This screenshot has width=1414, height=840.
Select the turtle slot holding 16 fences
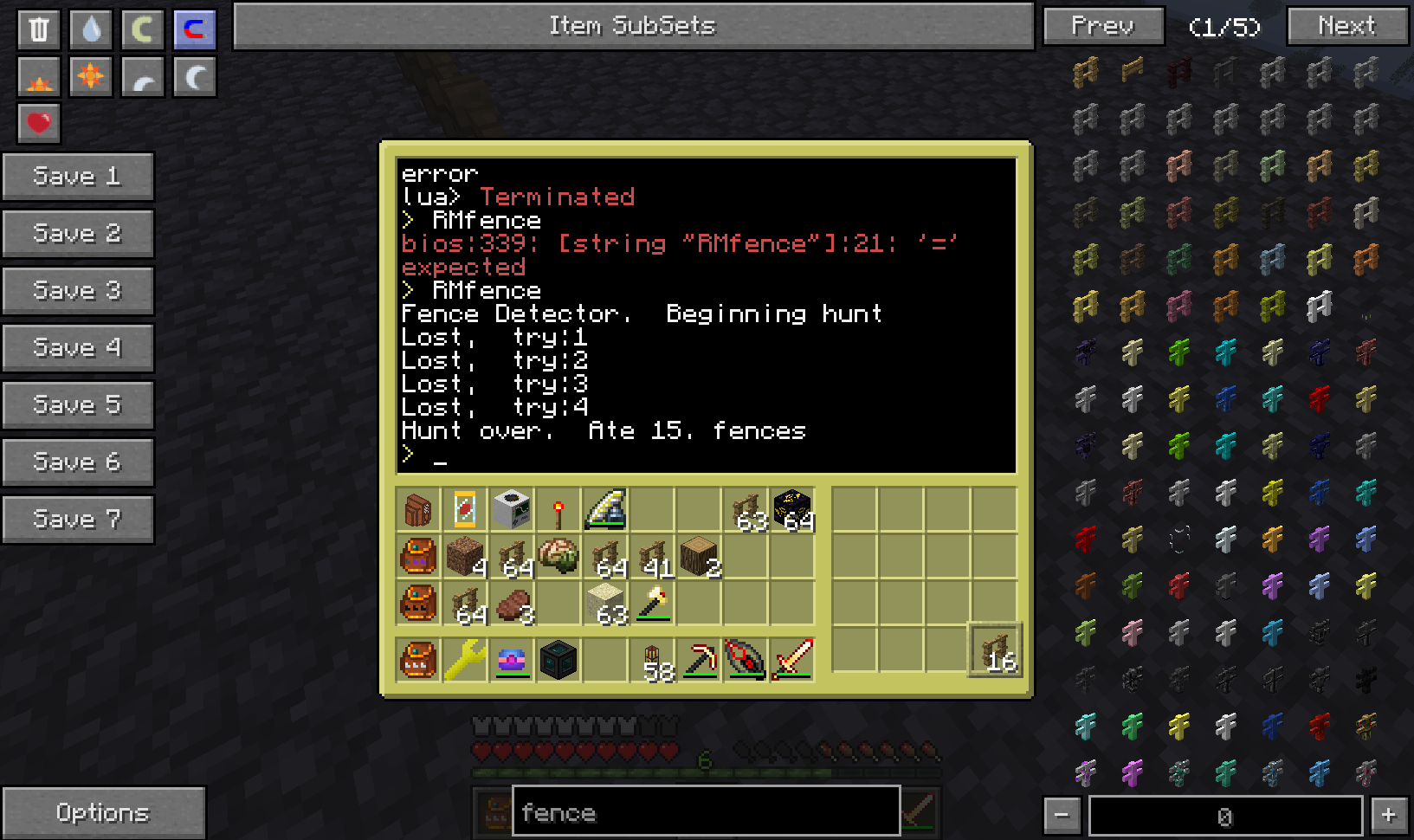pyautogui.click(x=994, y=649)
